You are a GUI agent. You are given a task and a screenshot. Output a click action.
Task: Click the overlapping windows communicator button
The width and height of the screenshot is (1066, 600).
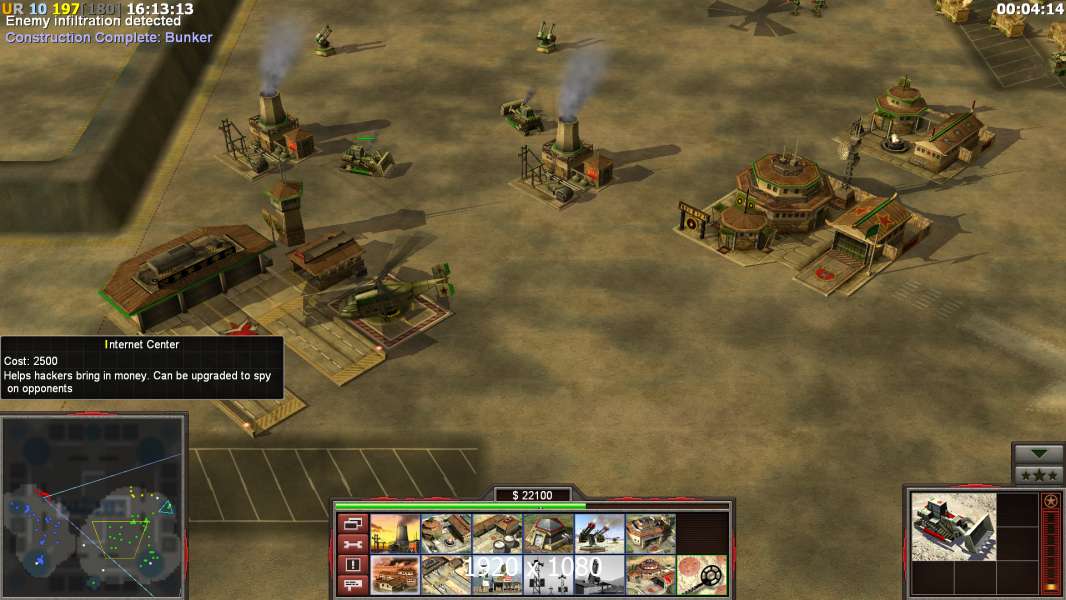point(352,523)
